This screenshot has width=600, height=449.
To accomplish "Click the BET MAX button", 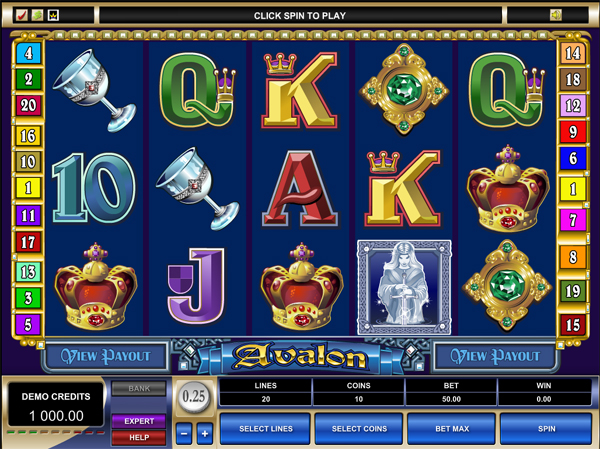I will click(451, 428).
